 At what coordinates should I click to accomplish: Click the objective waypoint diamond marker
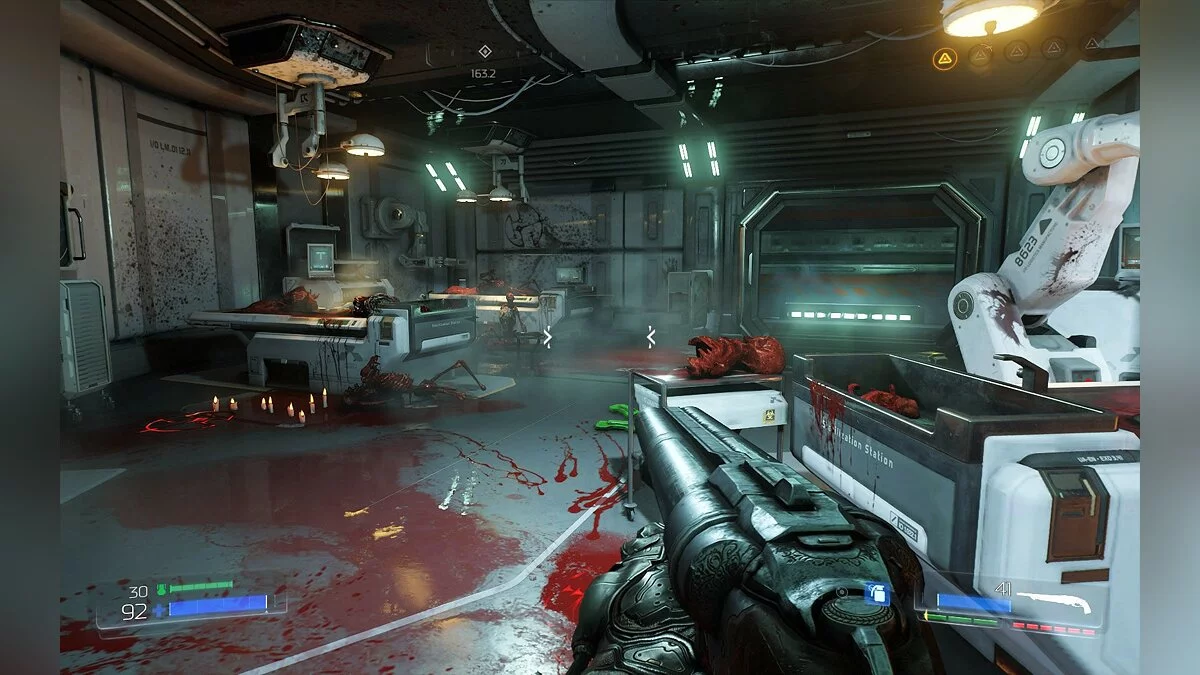pos(484,51)
